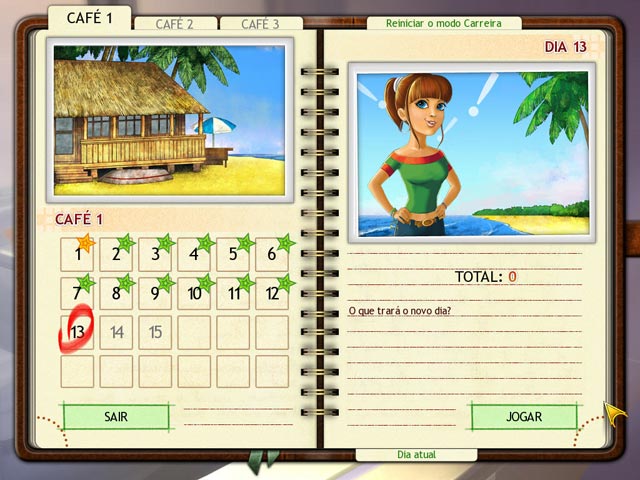Select the circled day 13 tile
The width and height of the screenshot is (640, 480).
pyautogui.click(x=77, y=332)
